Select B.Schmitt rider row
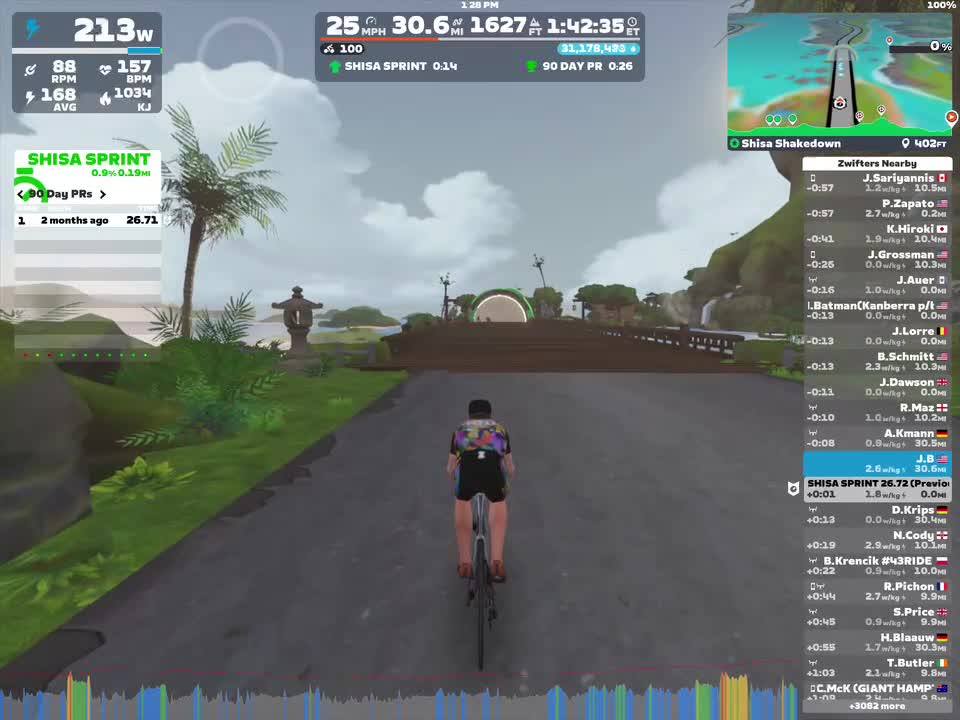Image resolution: width=960 pixels, height=720 pixels. [x=877, y=362]
